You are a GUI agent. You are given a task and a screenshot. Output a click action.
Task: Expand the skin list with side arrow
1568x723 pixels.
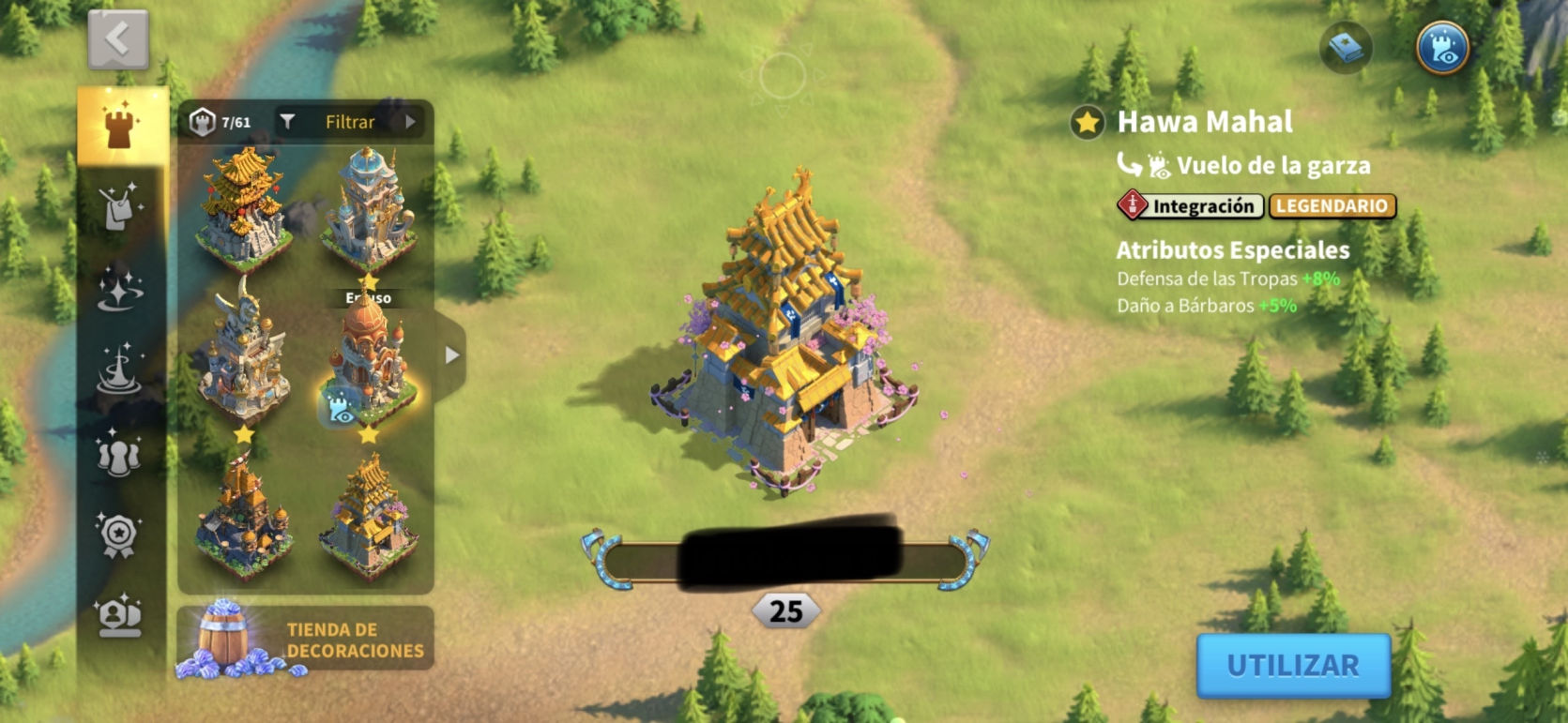(x=451, y=355)
